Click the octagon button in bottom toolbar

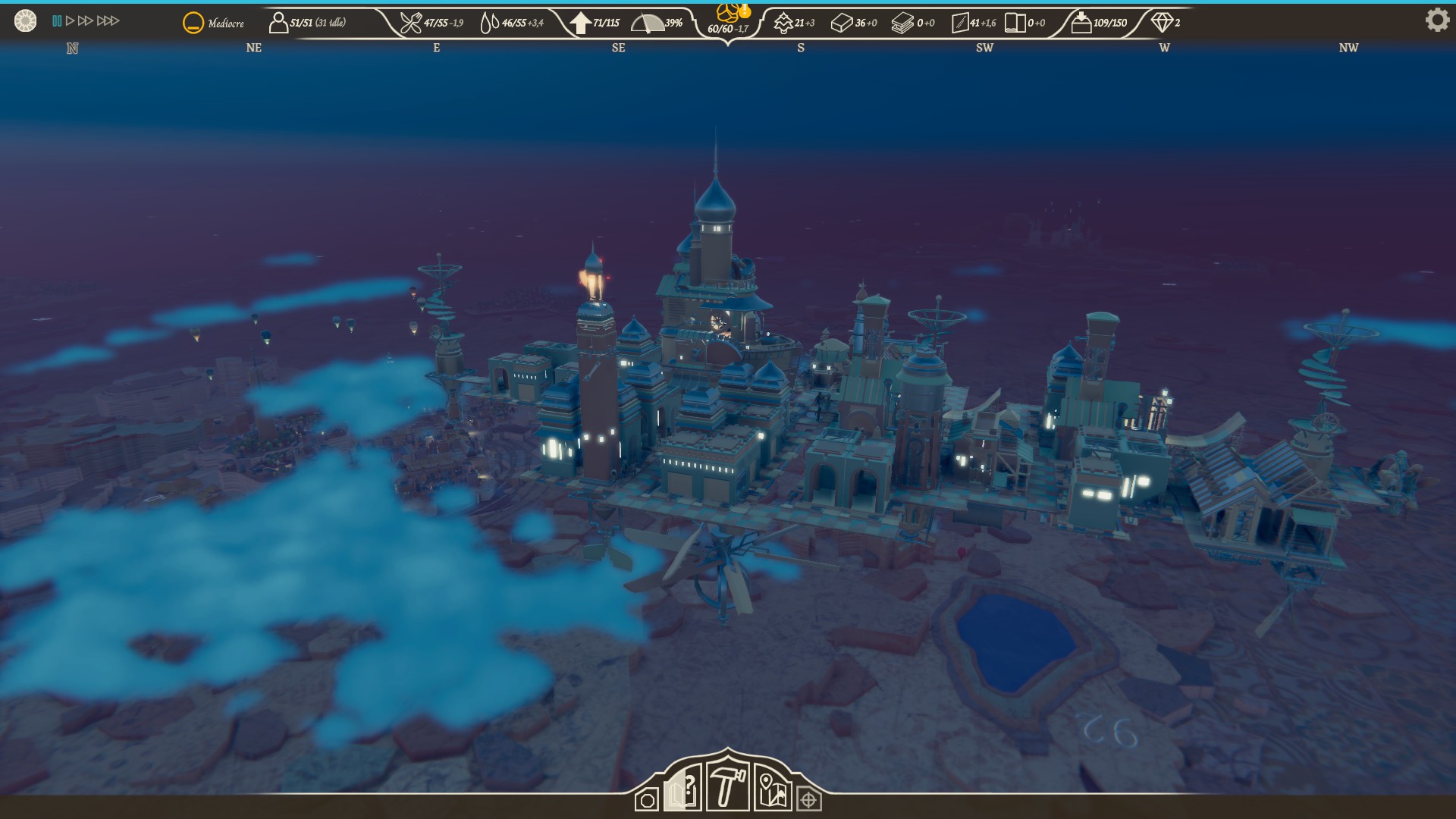tap(647, 801)
